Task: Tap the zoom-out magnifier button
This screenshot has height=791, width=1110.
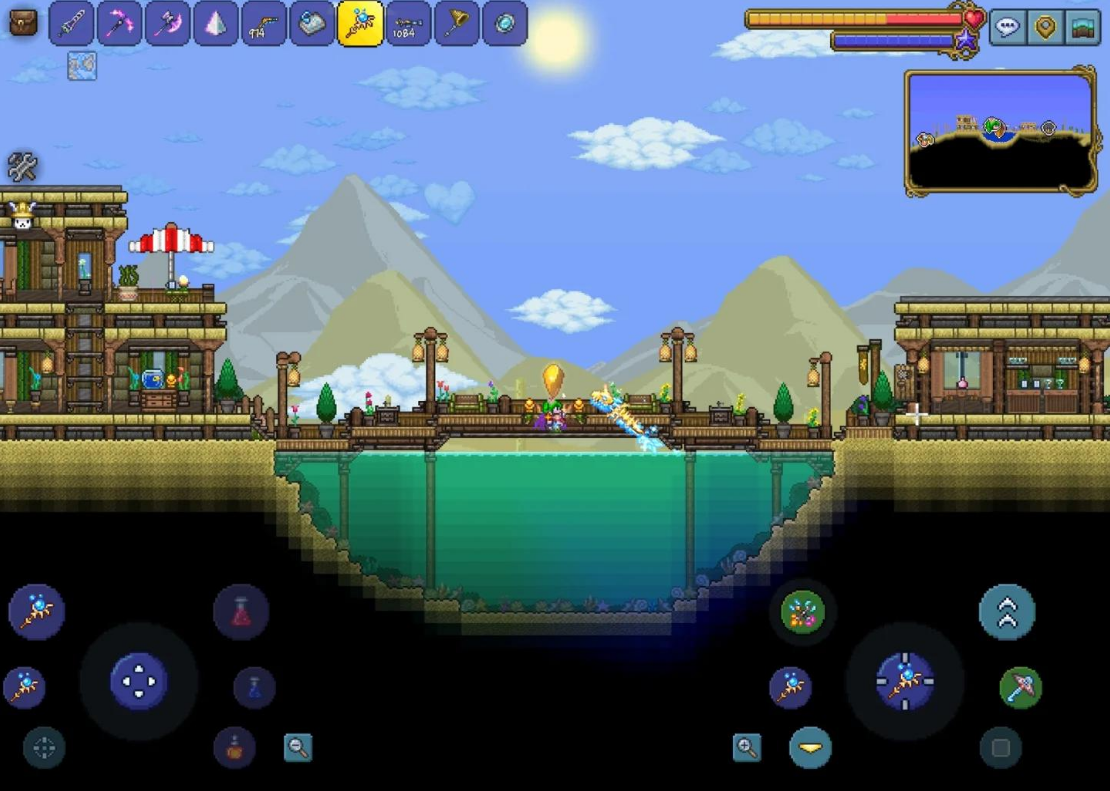Action: point(298,747)
